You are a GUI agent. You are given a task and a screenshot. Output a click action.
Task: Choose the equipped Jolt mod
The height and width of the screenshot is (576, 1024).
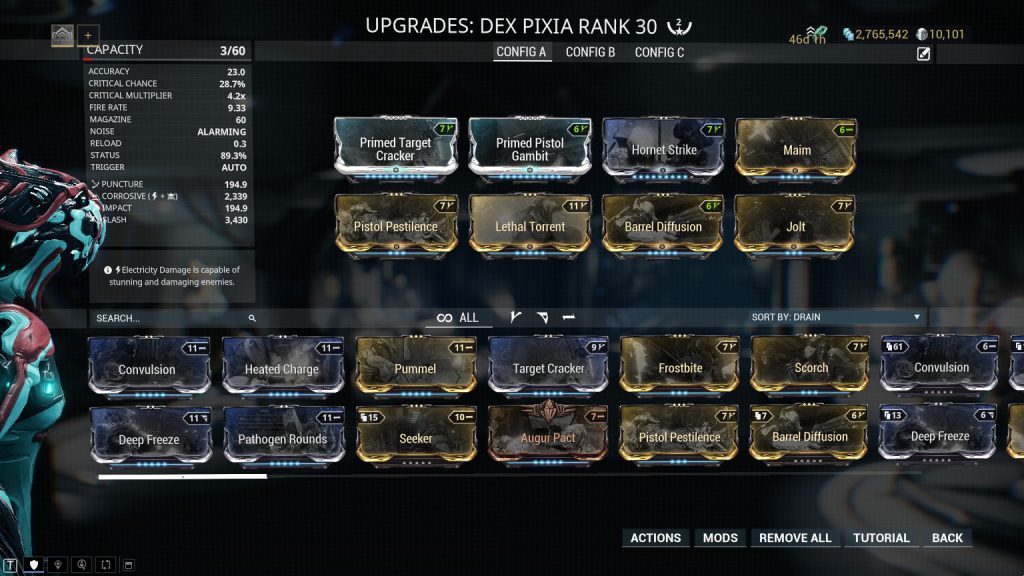795,225
